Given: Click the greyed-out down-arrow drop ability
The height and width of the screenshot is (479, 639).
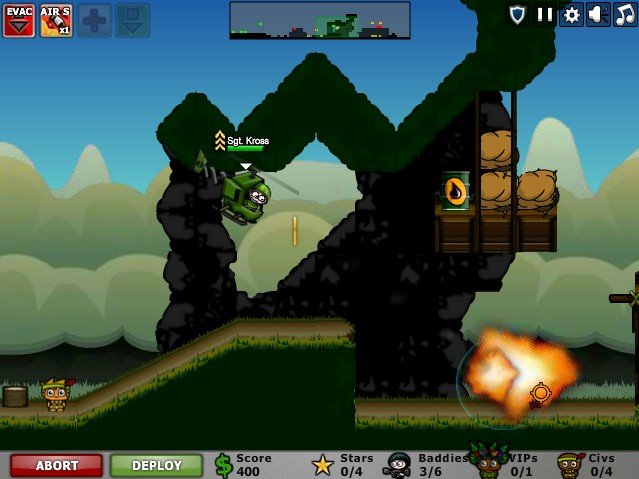Looking at the screenshot, I should click(x=132, y=20).
